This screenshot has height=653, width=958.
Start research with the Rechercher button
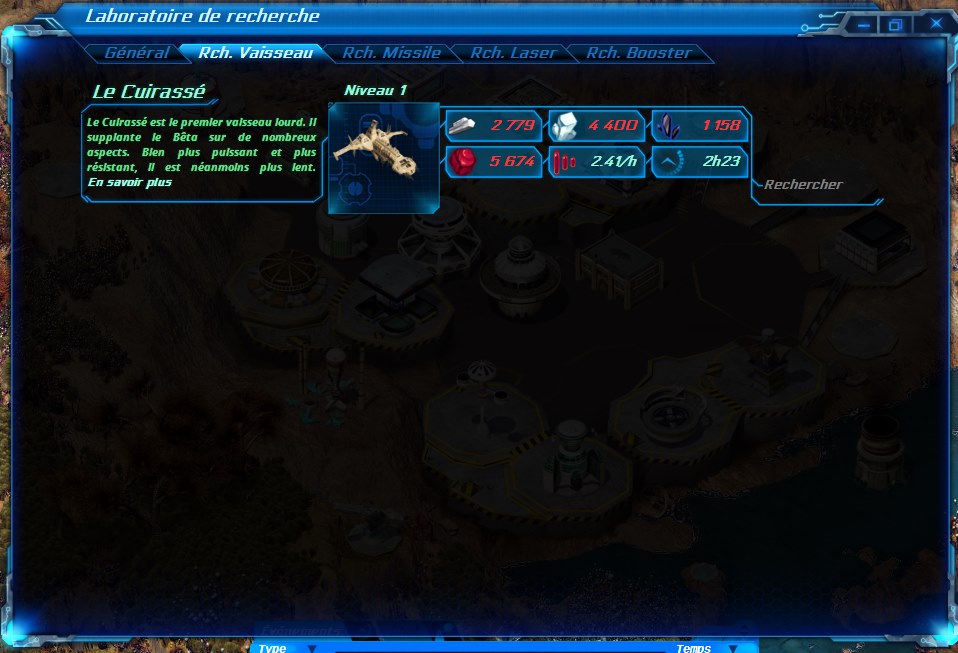point(803,185)
